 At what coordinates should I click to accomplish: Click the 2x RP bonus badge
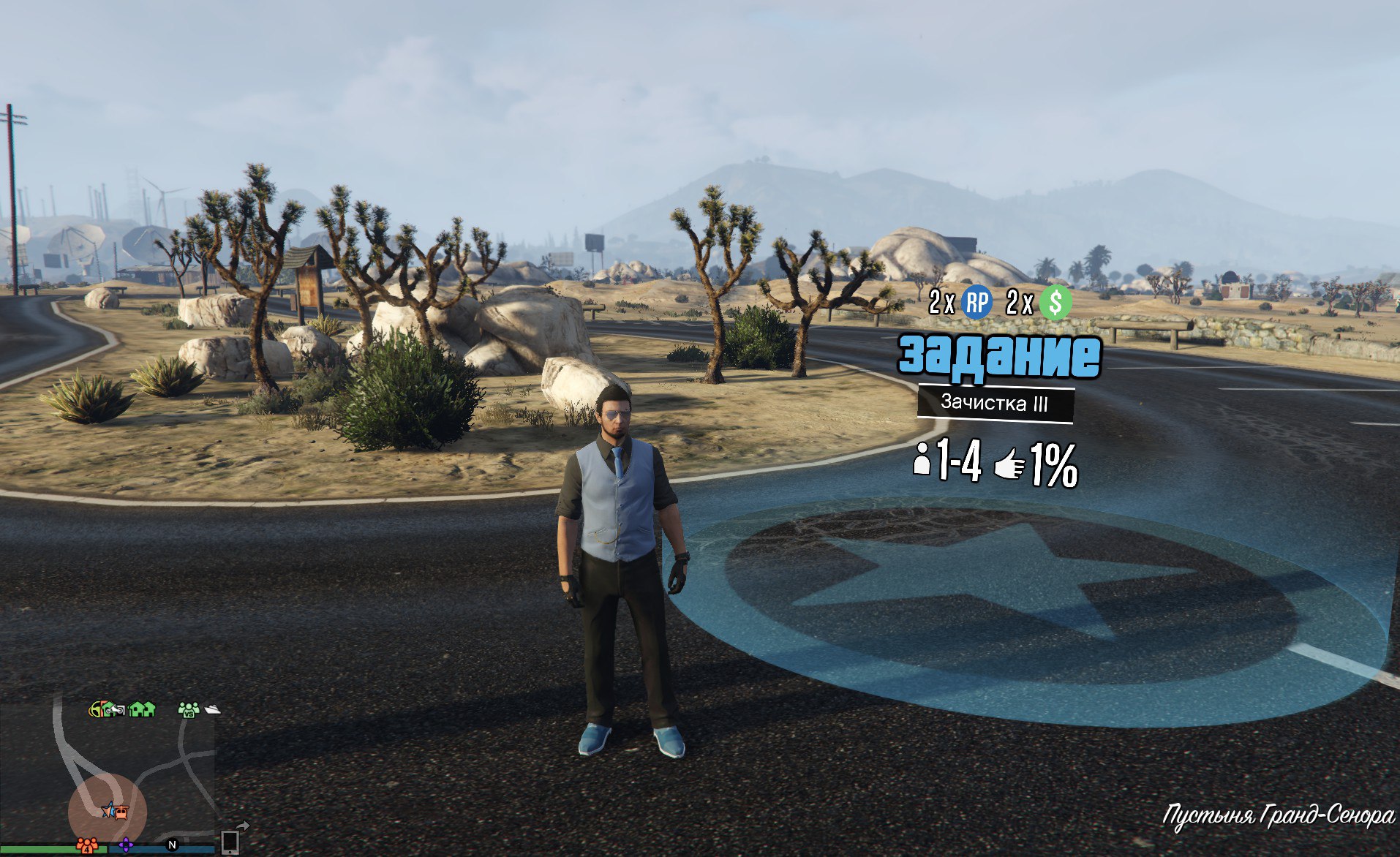976,302
